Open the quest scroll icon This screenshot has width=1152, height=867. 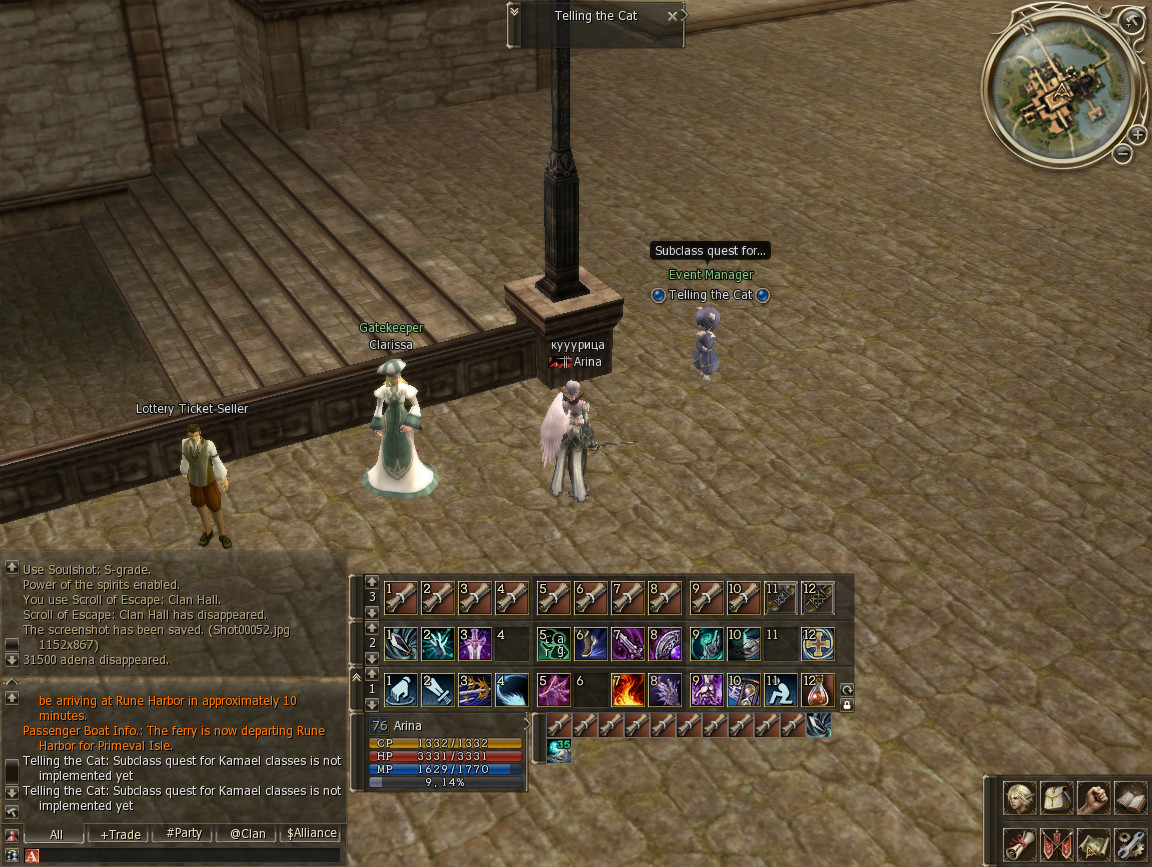tap(1019, 843)
